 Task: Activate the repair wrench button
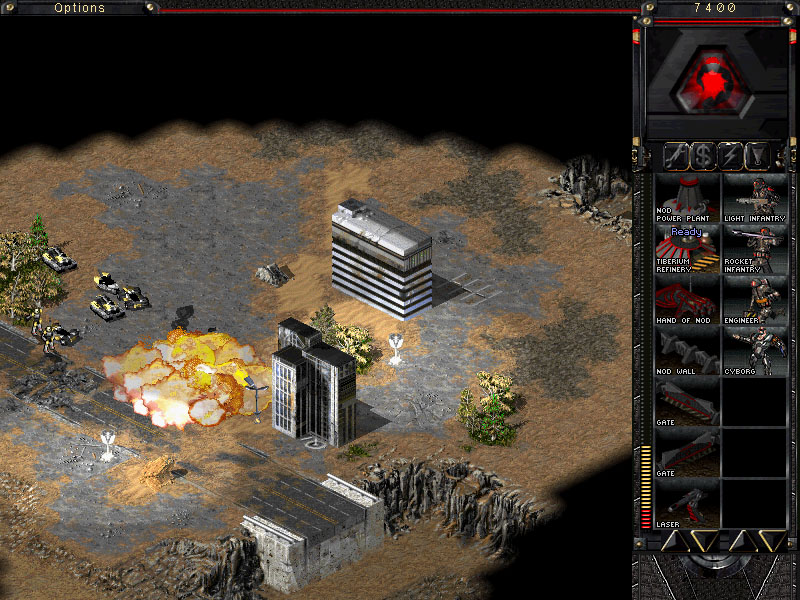[x=675, y=156]
